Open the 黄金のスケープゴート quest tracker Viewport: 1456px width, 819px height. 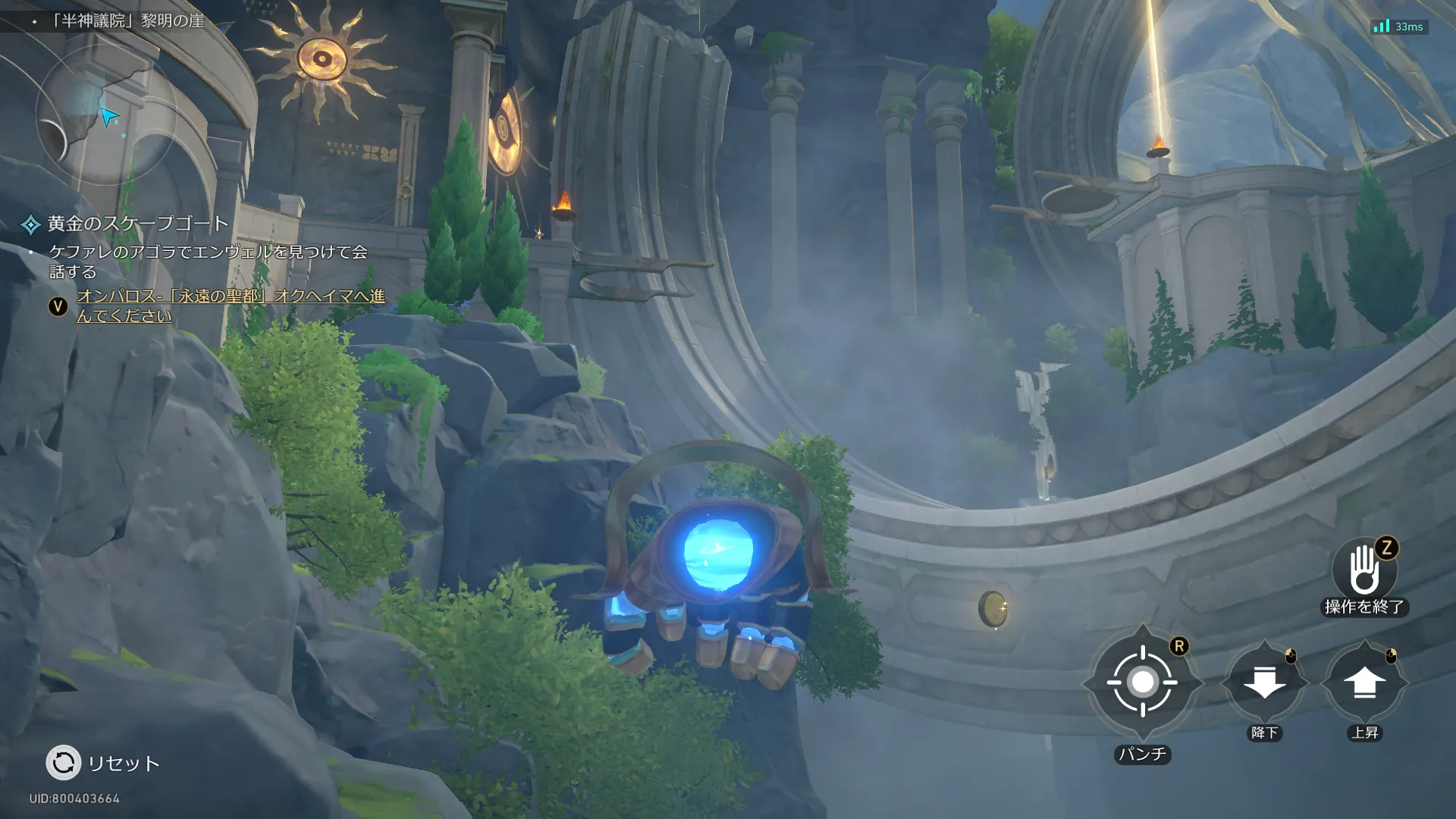pyautogui.click(x=136, y=224)
